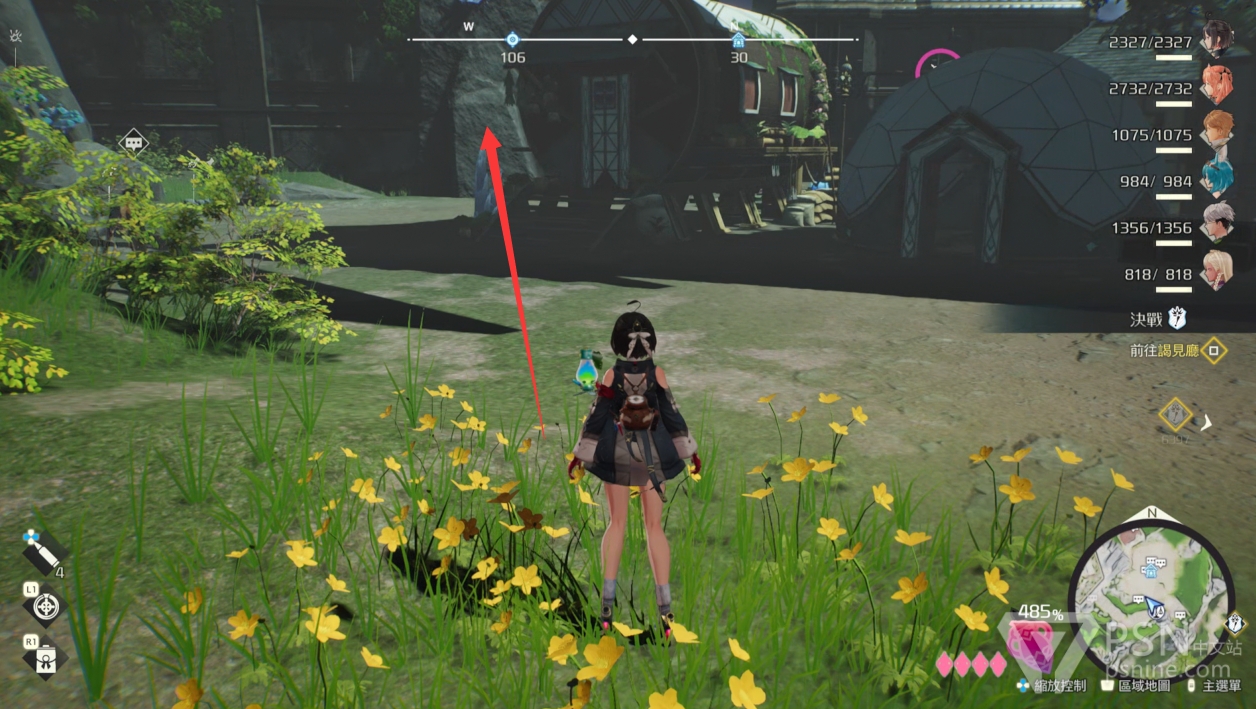Select the silver-haired party member portrait

pyautogui.click(x=1217, y=224)
